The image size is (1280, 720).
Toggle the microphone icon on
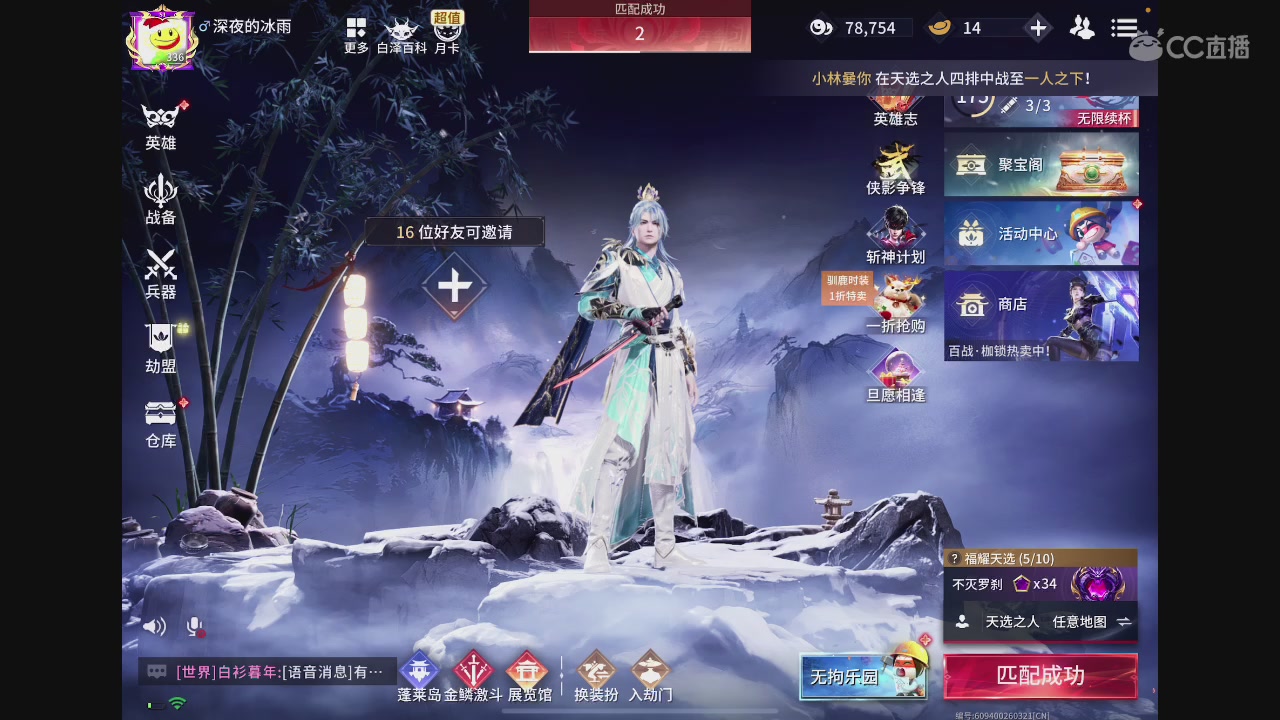coord(194,627)
